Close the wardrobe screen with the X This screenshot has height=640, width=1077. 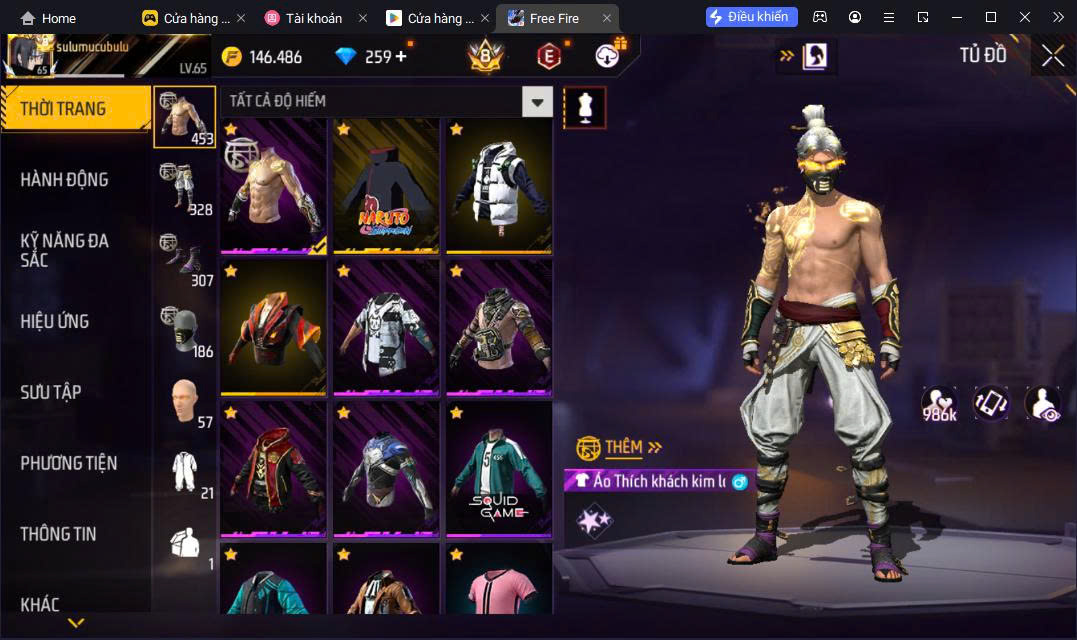(1052, 56)
